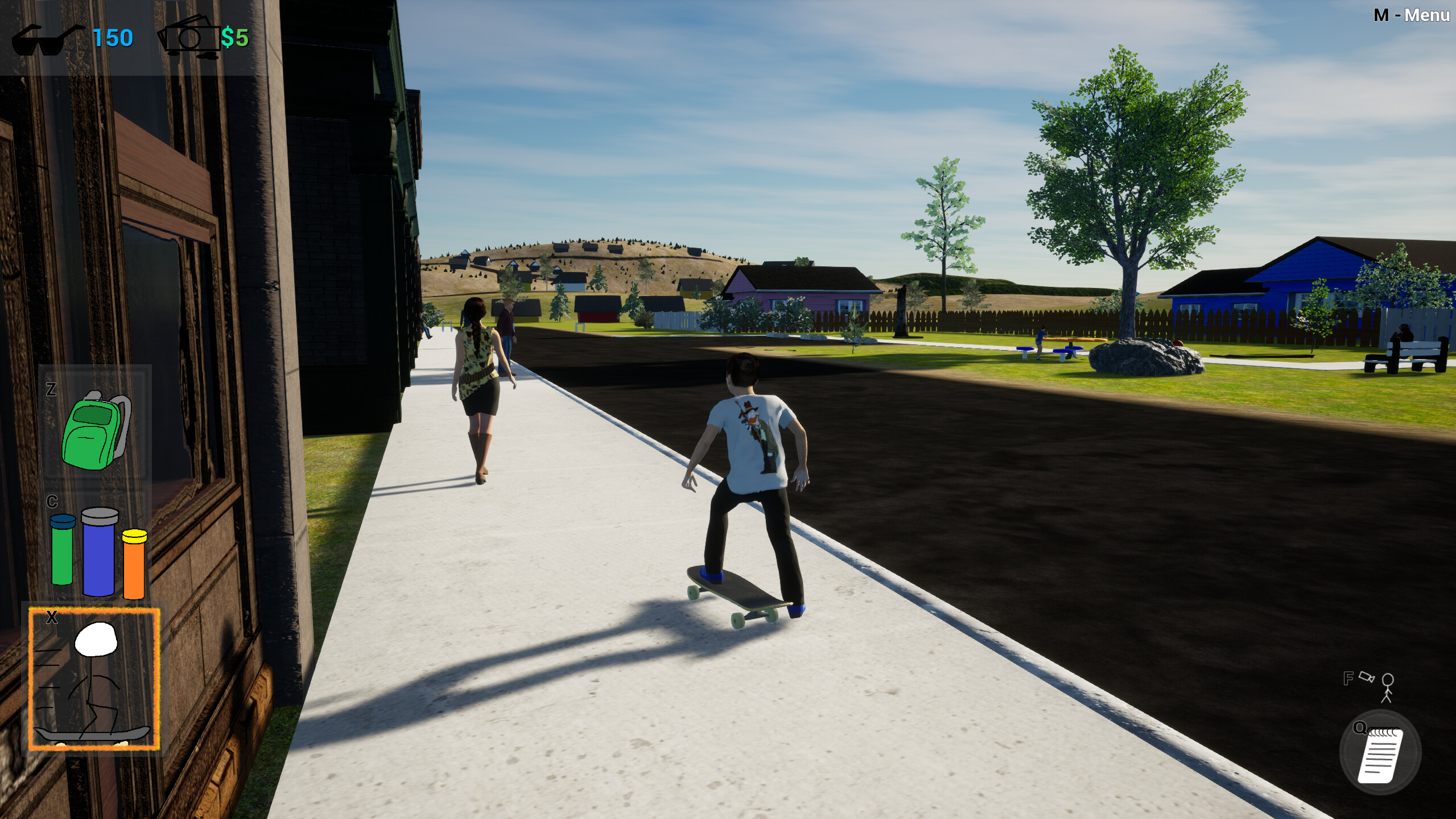This screenshot has height=819, width=1456.
Task: Select the blue vial consumable
Action: (x=98, y=561)
